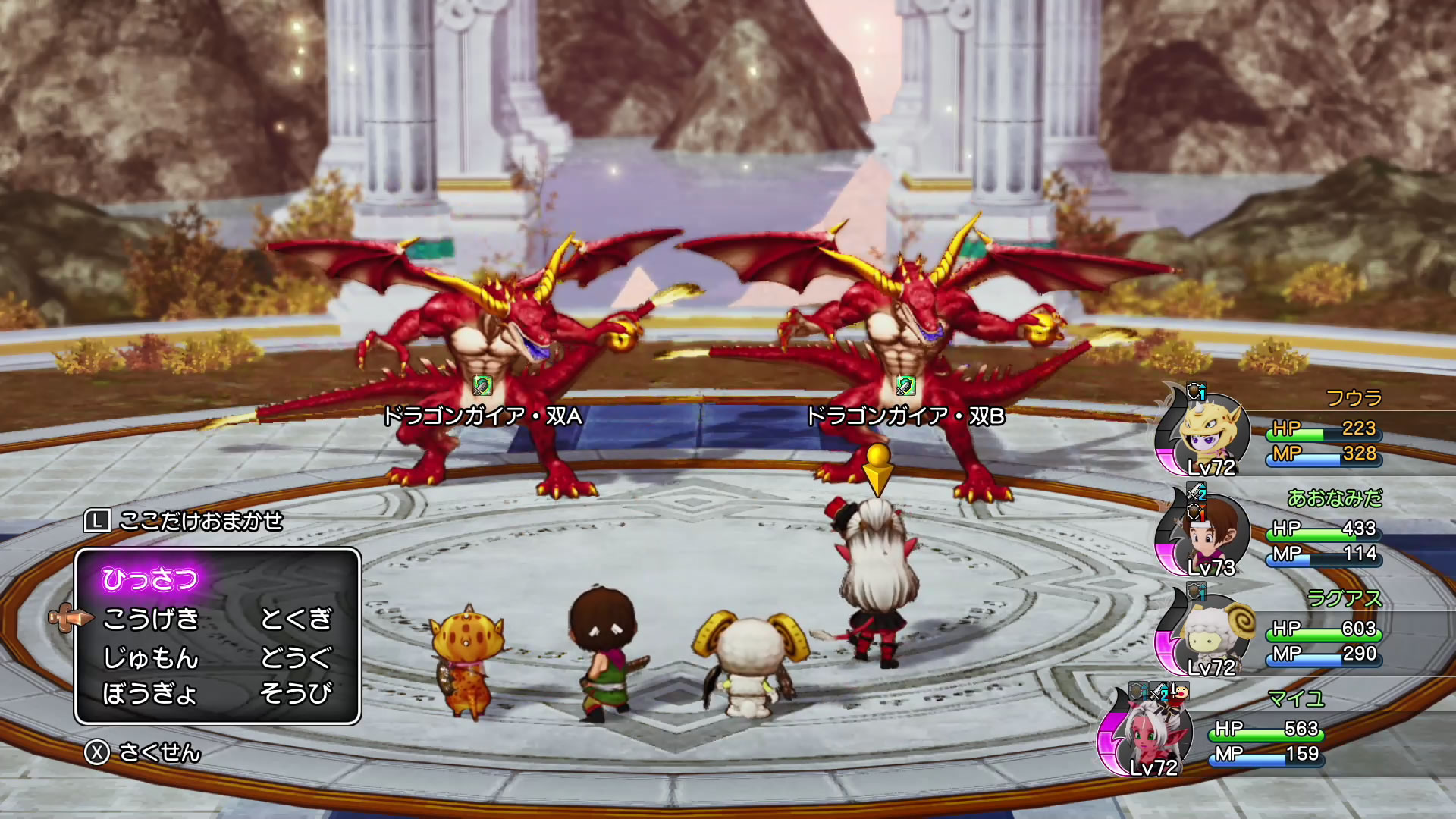
Task: Choose こうげき to attack
Action: 151,619
